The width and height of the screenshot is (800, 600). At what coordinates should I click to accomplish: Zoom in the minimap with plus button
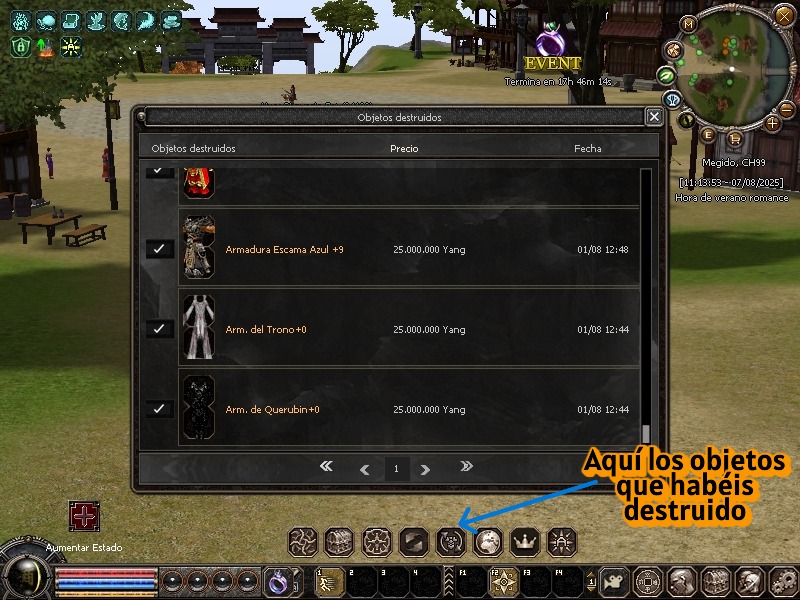coord(773,123)
